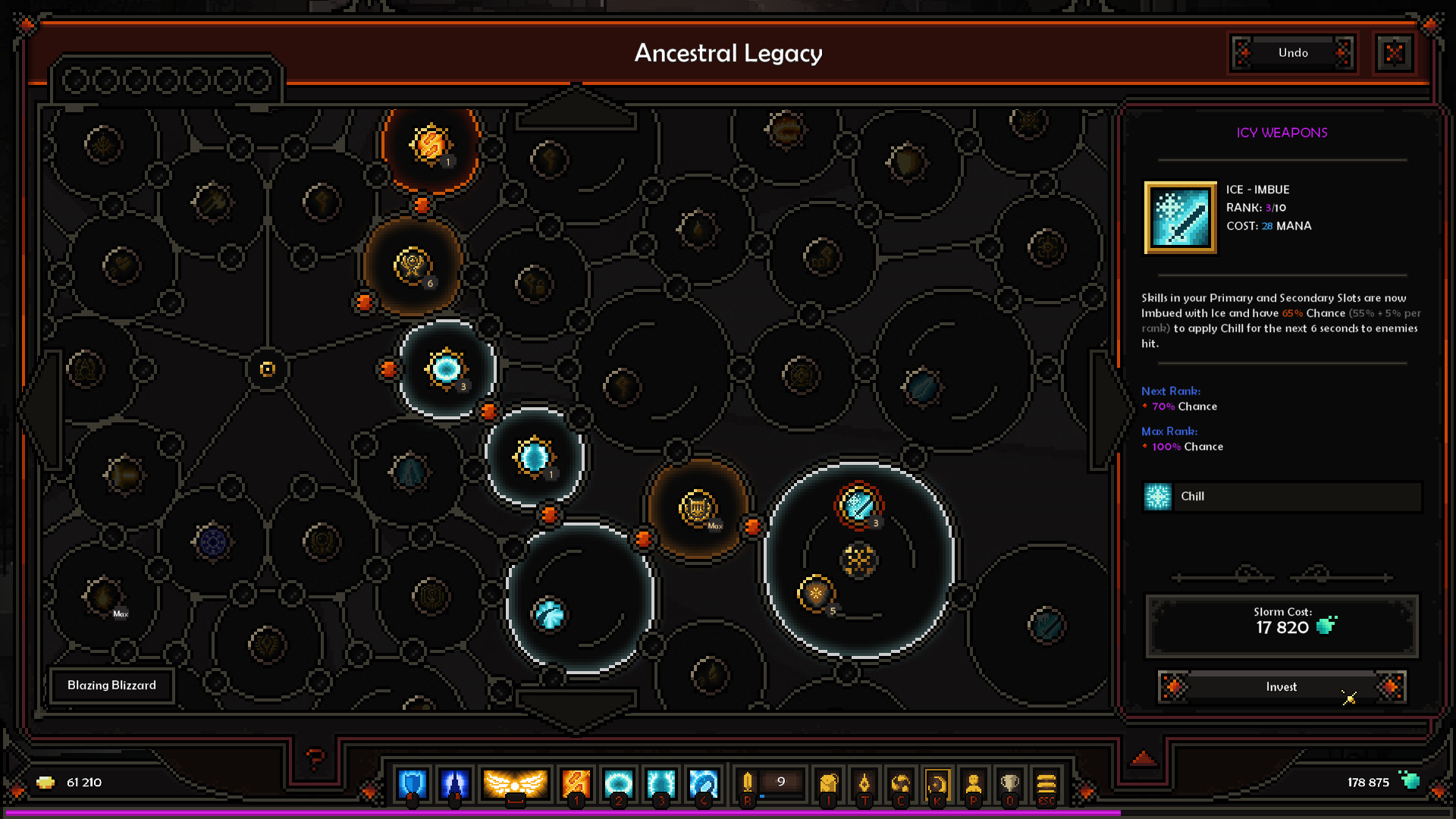The width and height of the screenshot is (1456, 819).
Task: Select the ice ring skill in hotbar slot 2
Action: [620, 783]
